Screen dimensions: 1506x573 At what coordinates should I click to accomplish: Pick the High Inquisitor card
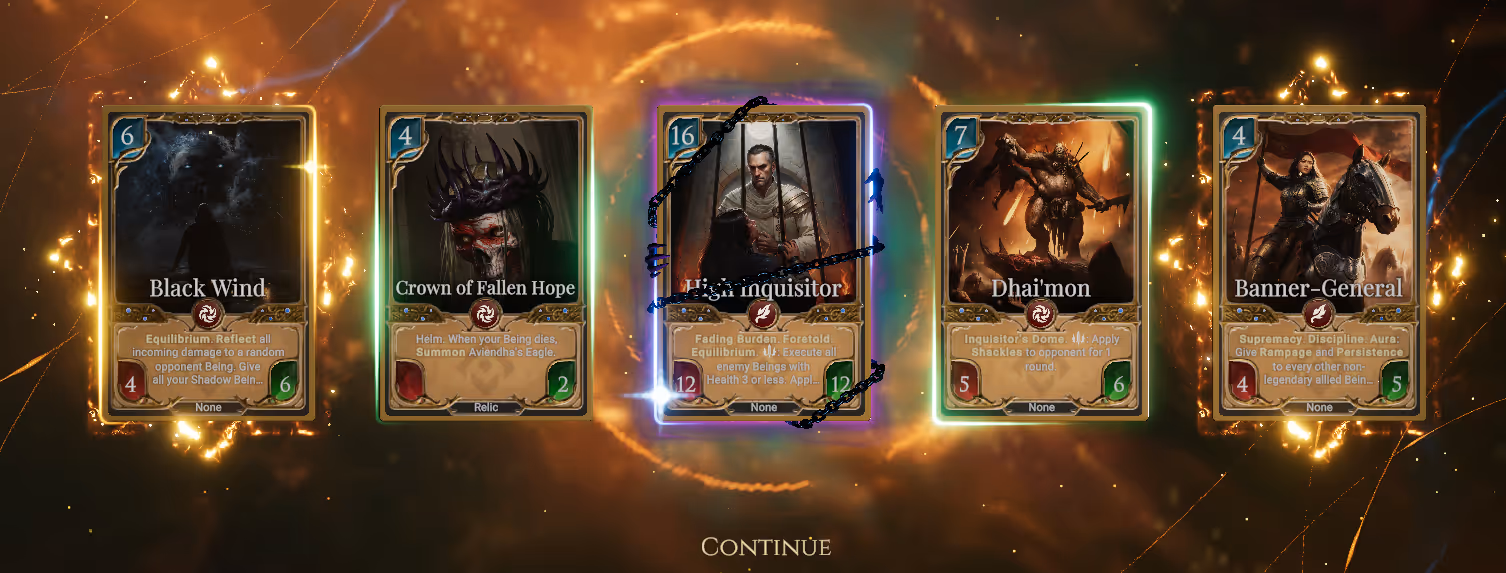click(763, 262)
